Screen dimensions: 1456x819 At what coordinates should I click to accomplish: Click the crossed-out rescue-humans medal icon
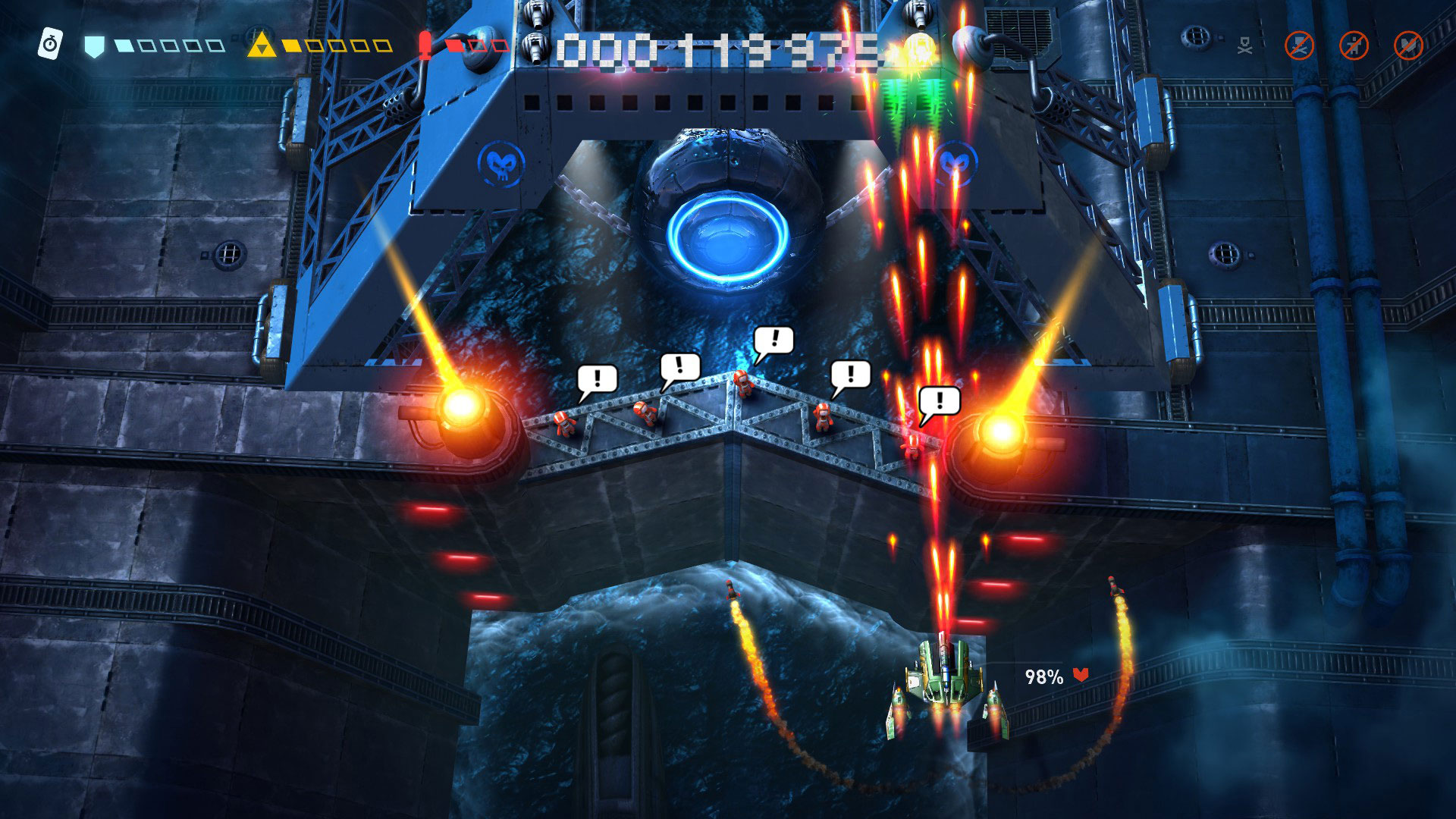pos(1354,45)
